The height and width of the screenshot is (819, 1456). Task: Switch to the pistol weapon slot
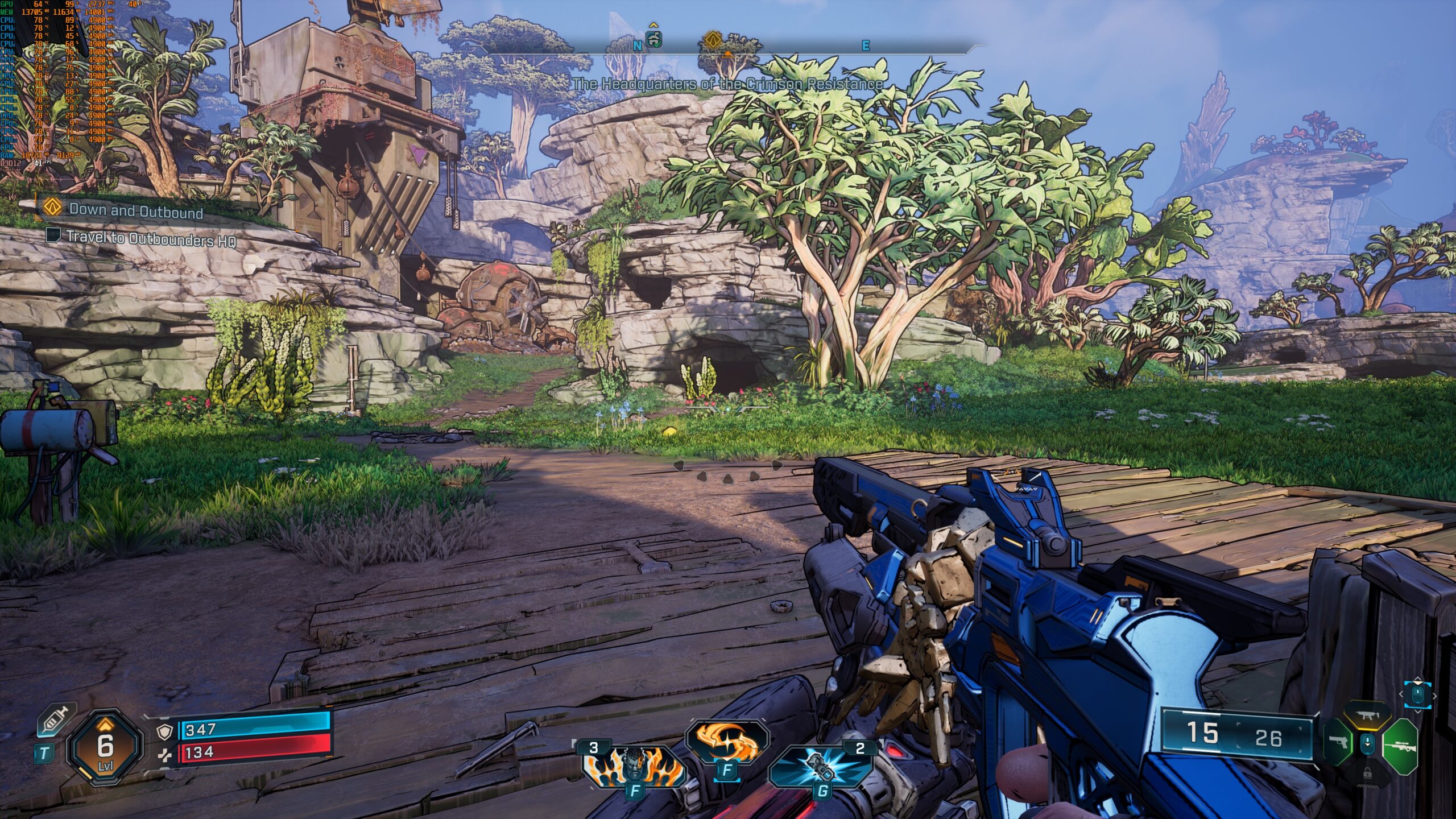click(x=1338, y=744)
